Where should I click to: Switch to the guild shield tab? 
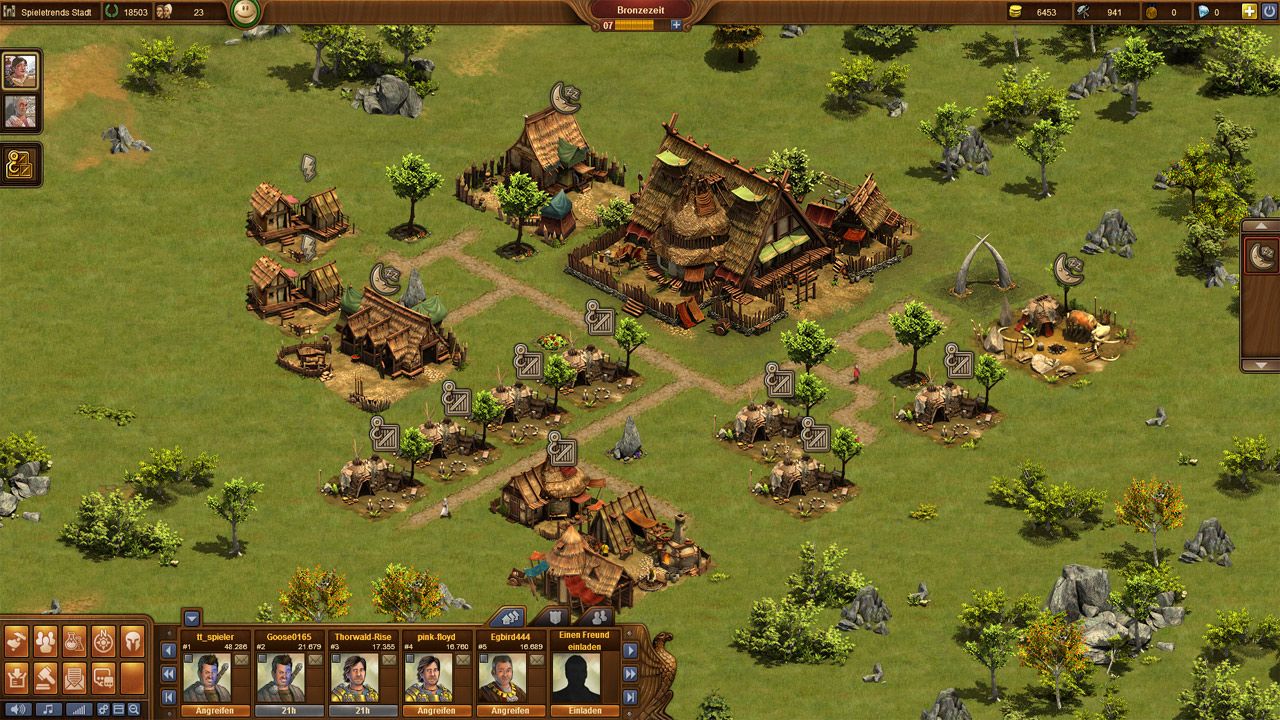click(x=554, y=617)
